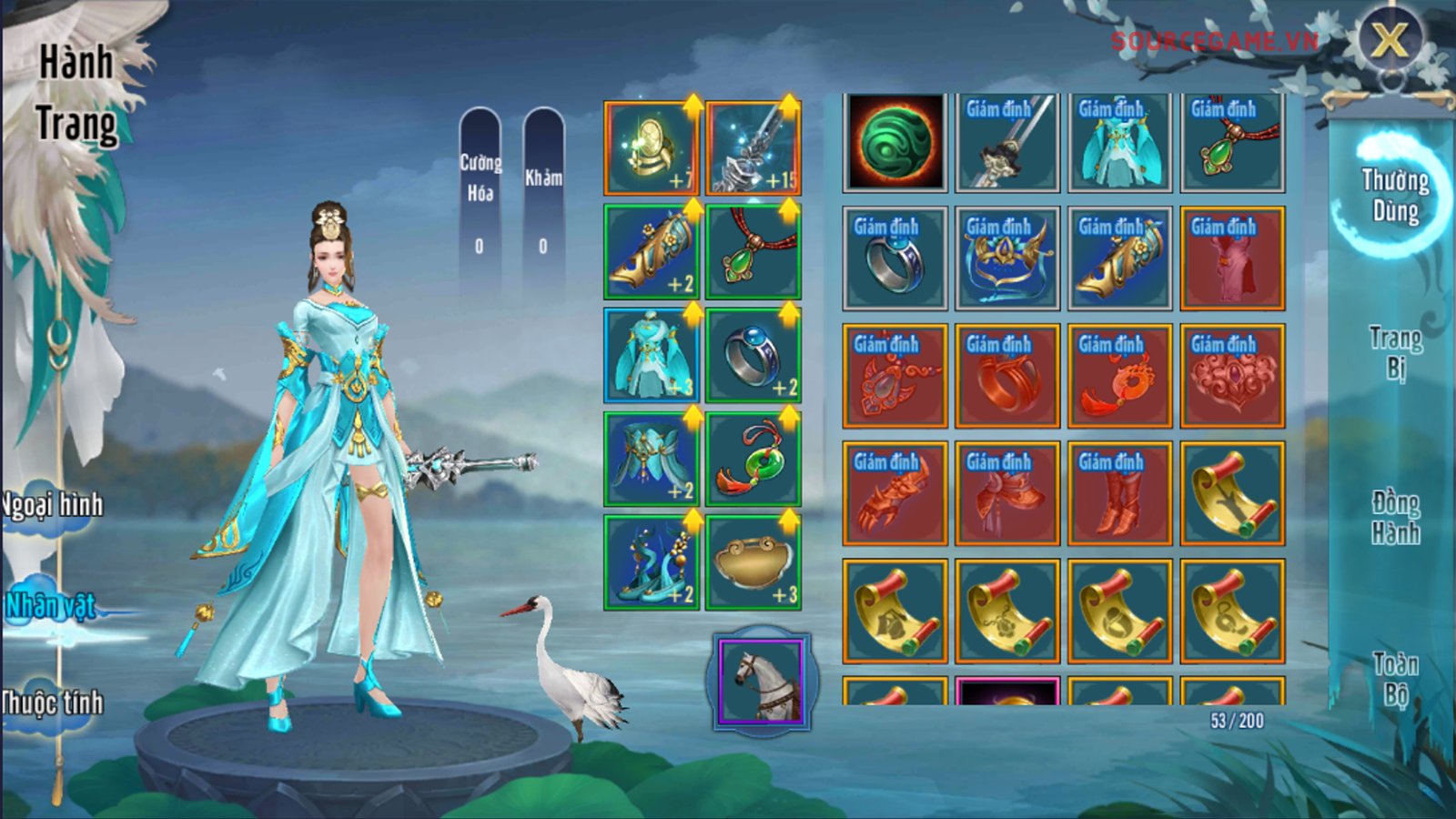Switch to the Thường Dùng tab

(x=1394, y=195)
